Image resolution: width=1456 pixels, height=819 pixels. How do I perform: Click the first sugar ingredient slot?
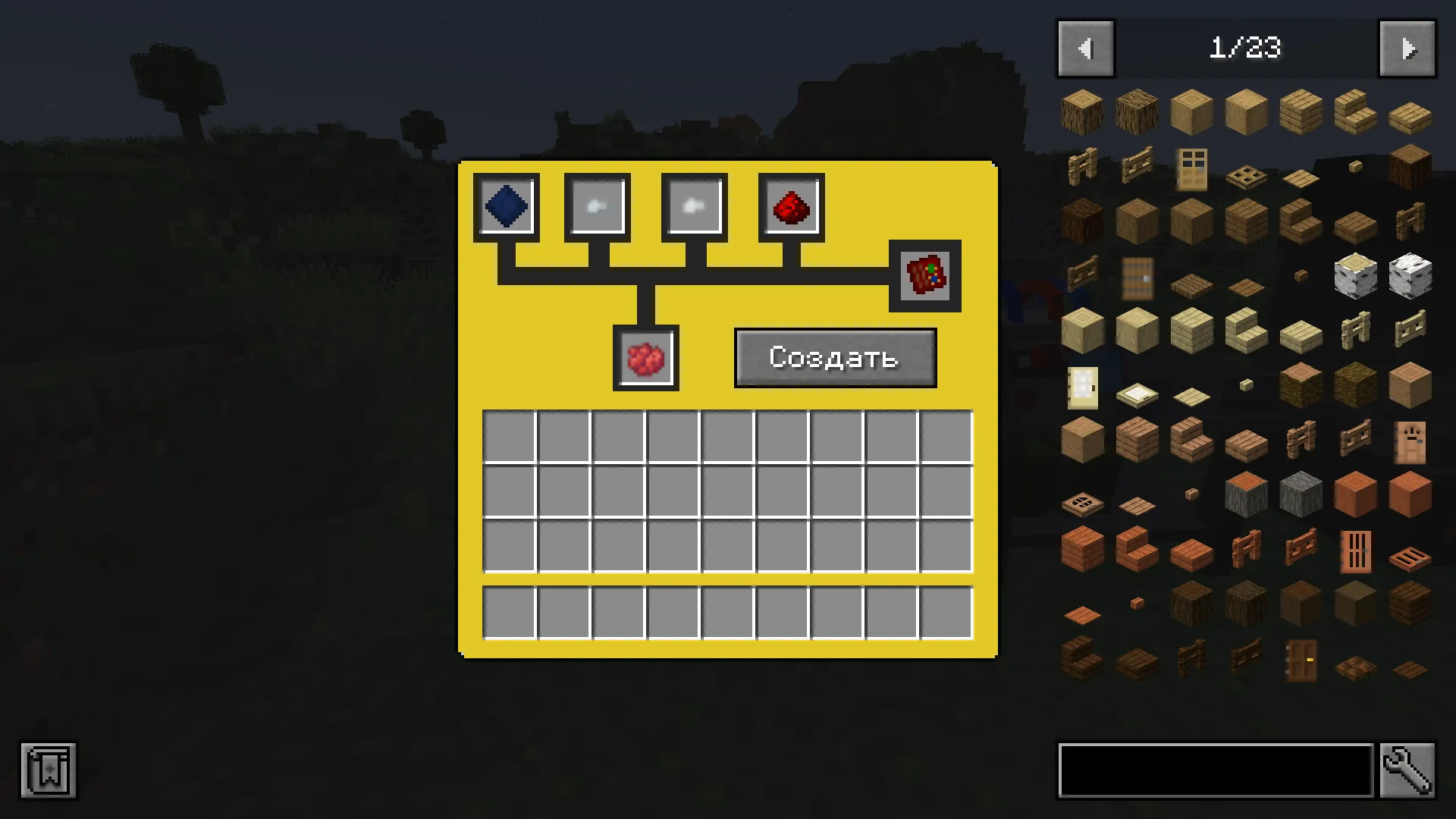coord(597,206)
